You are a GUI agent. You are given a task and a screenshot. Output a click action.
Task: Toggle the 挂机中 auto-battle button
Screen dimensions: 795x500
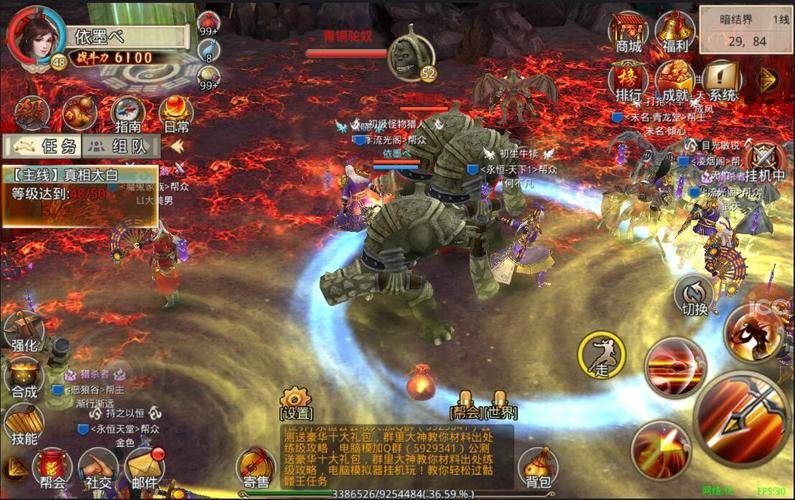[x=765, y=160]
